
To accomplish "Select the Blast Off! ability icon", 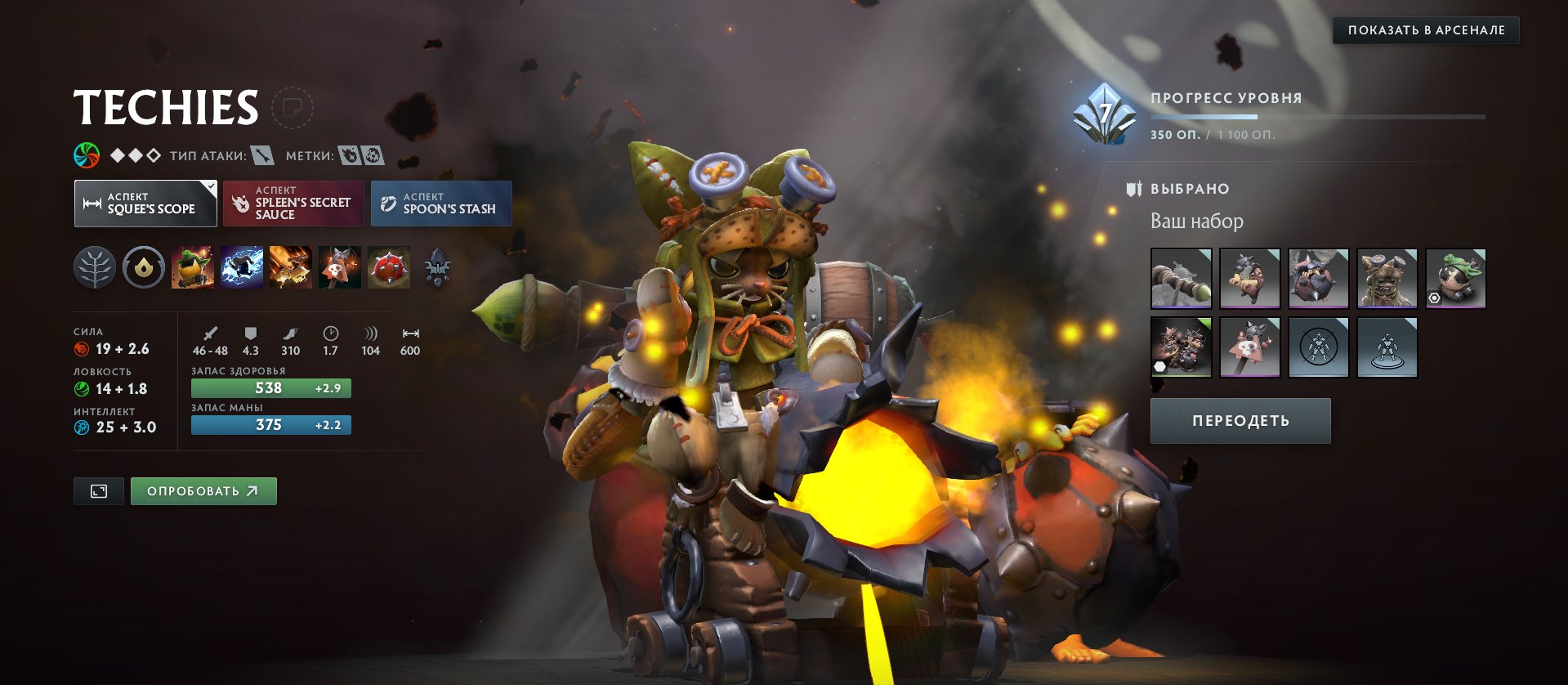I will [x=289, y=267].
